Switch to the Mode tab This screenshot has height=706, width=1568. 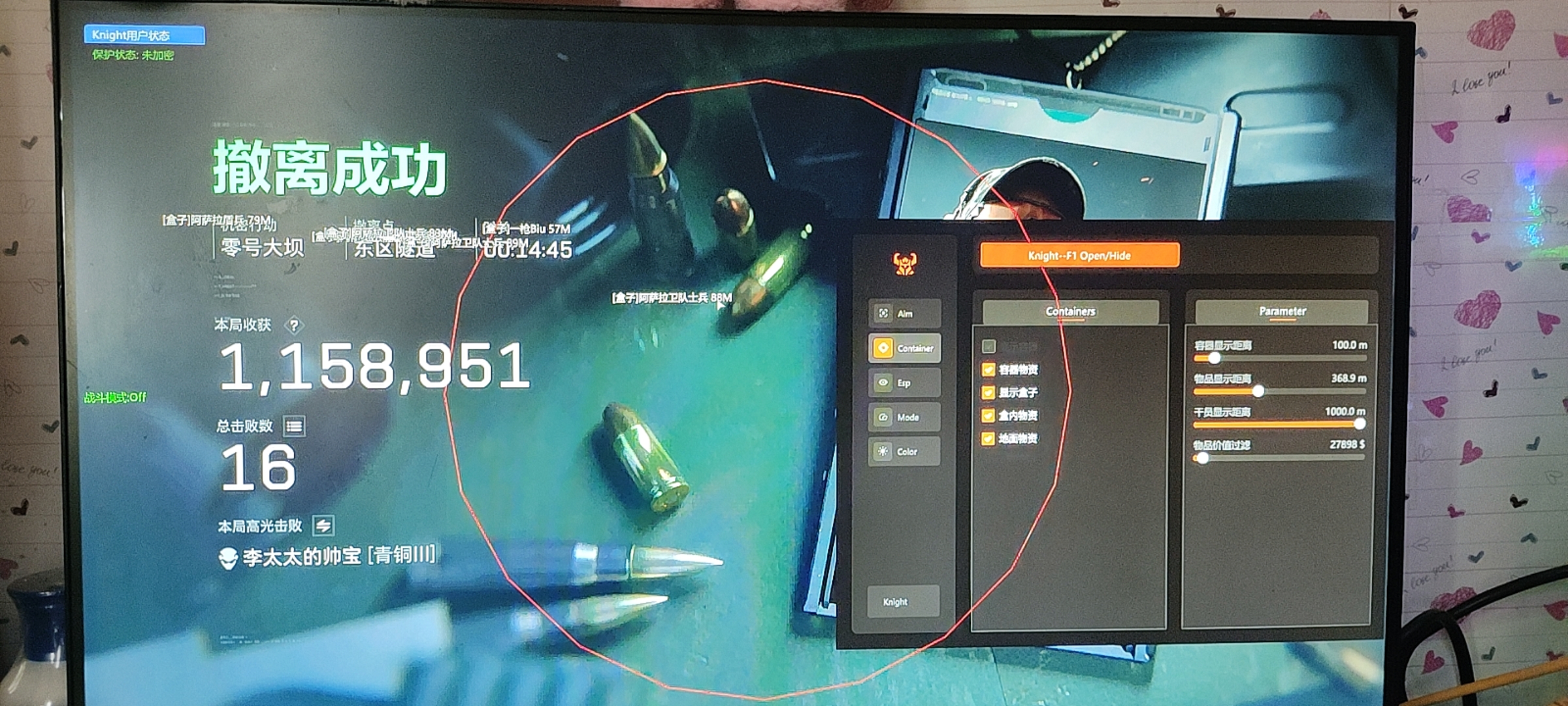[x=904, y=417]
